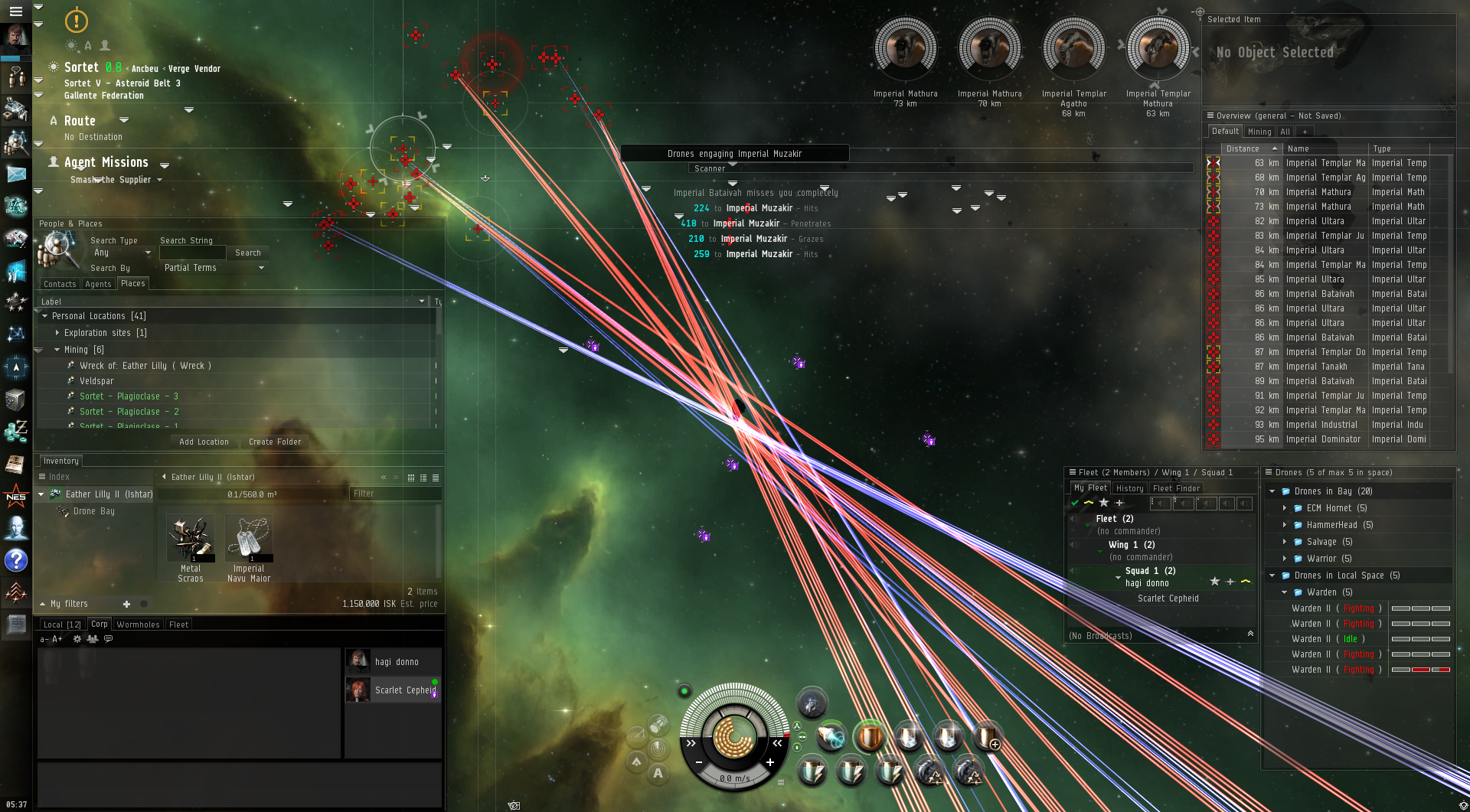Open the blue question mark help icon
This screenshot has width=1470, height=812.
(16, 561)
